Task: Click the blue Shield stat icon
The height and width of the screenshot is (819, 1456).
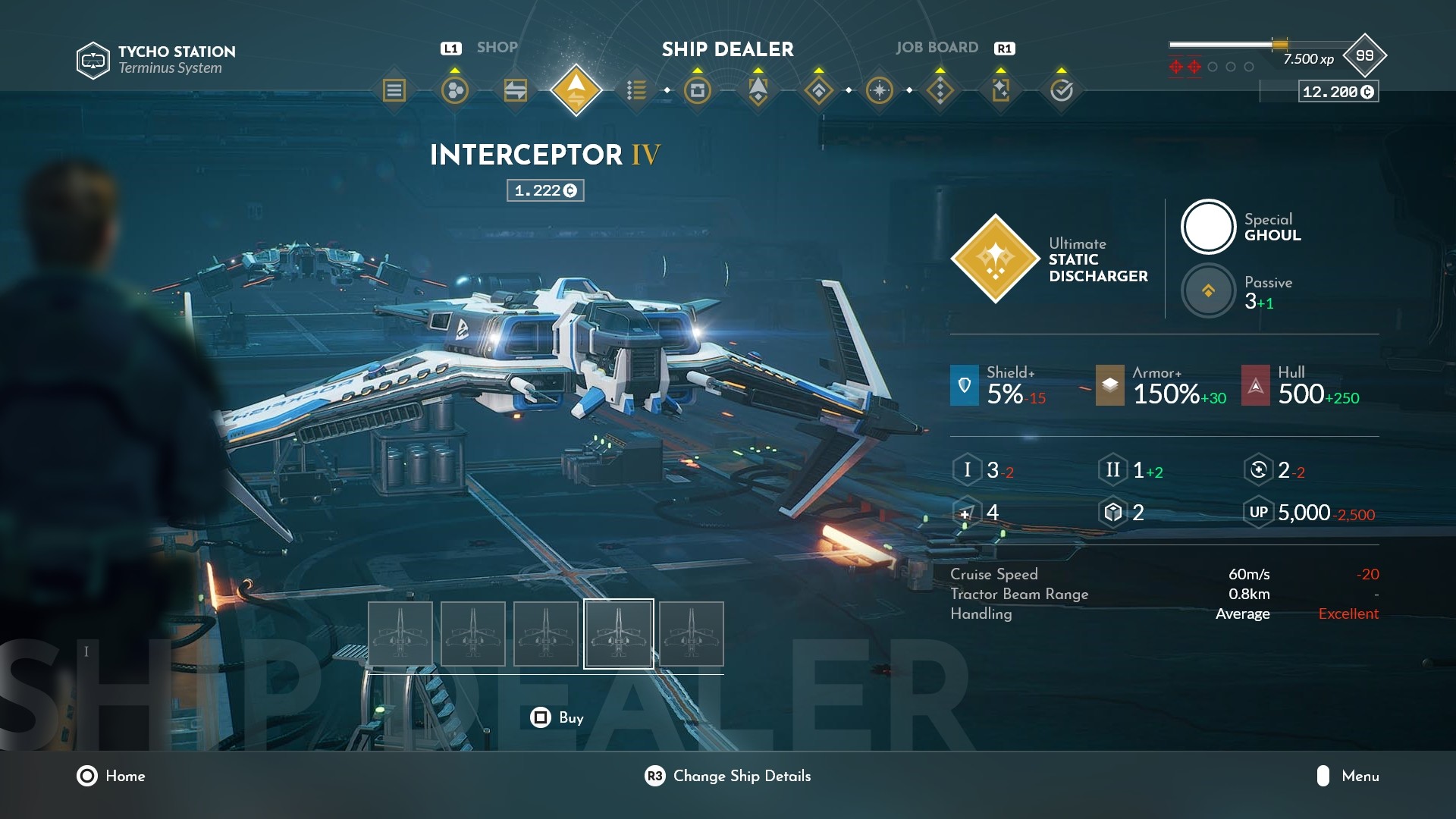Action: click(x=964, y=385)
